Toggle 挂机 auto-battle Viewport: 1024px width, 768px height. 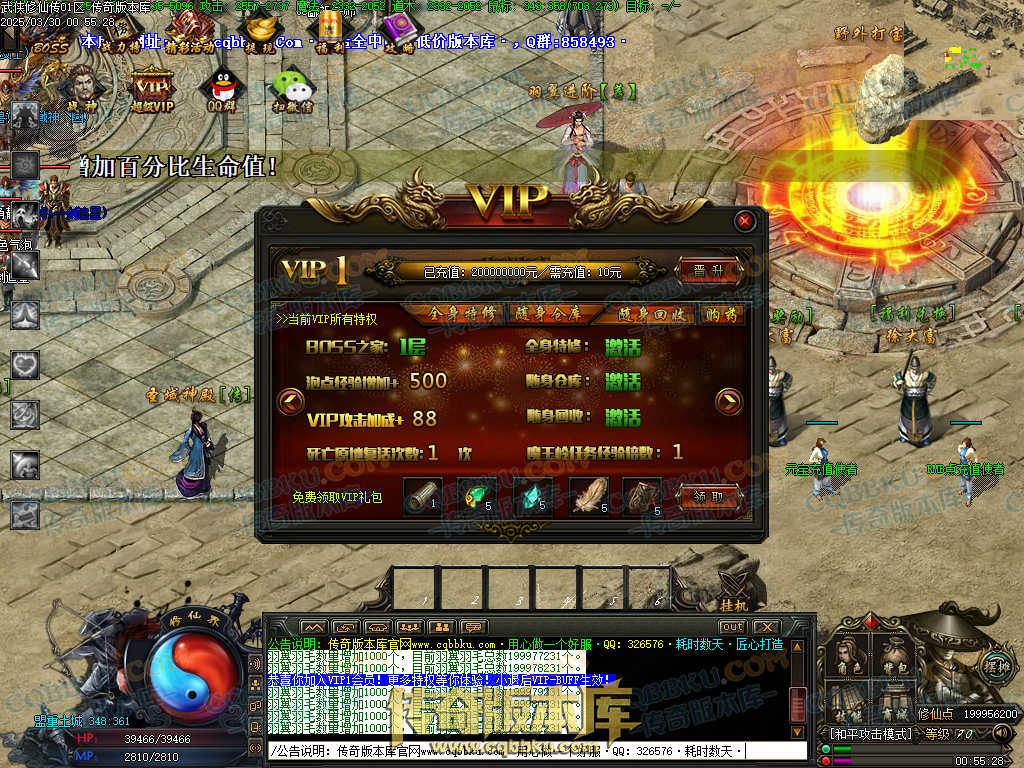click(733, 592)
